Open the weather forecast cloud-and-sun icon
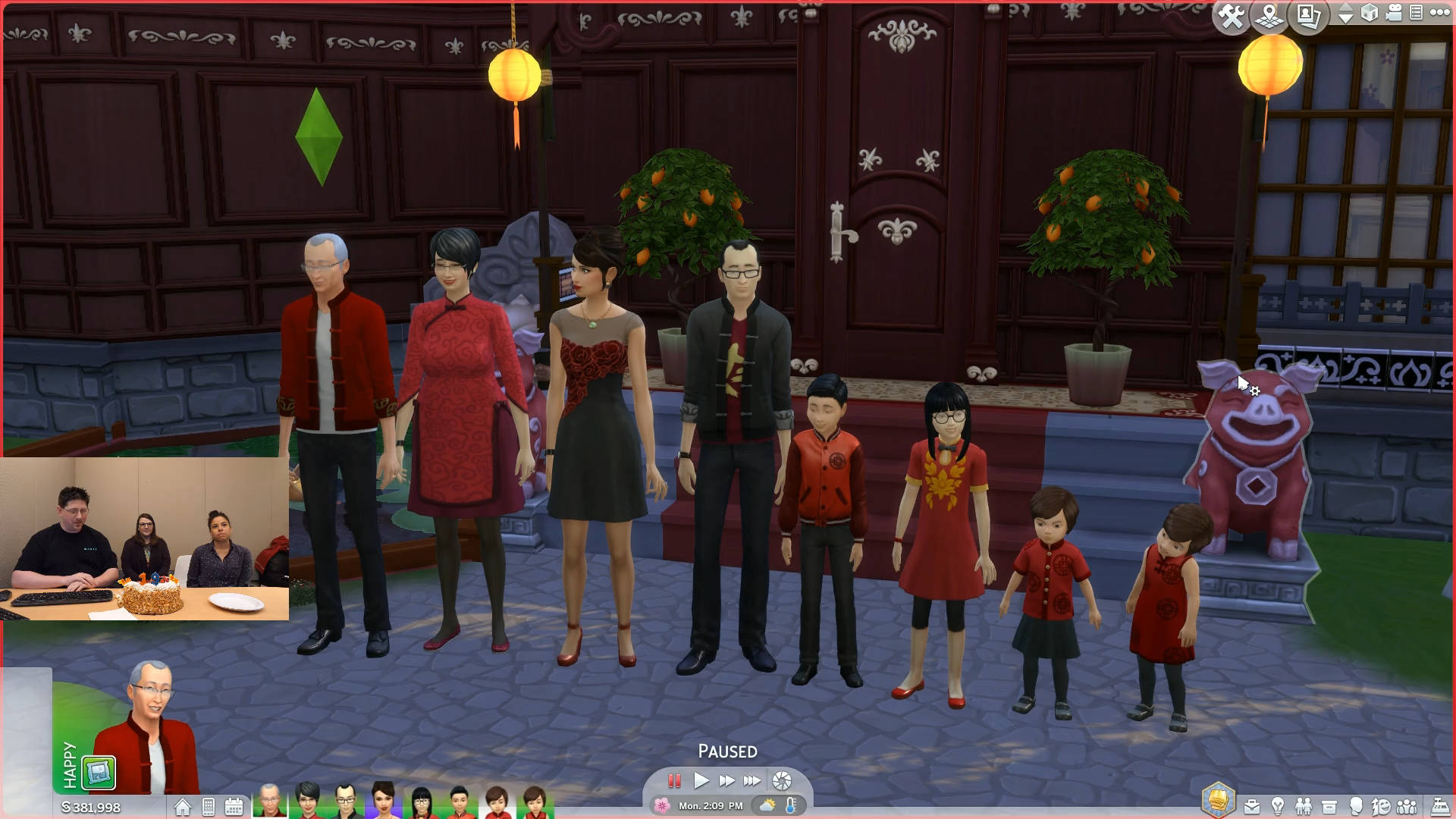 [768, 805]
